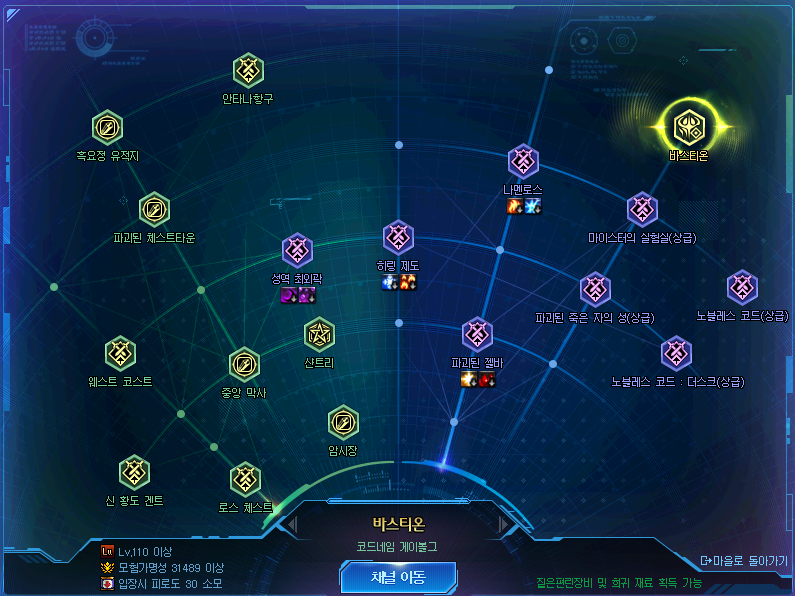Image resolution: width=795 pixels, height=596 pixels.
Task: Select the 파괴된 젤바 dungeon node
Action: point(477,335)
